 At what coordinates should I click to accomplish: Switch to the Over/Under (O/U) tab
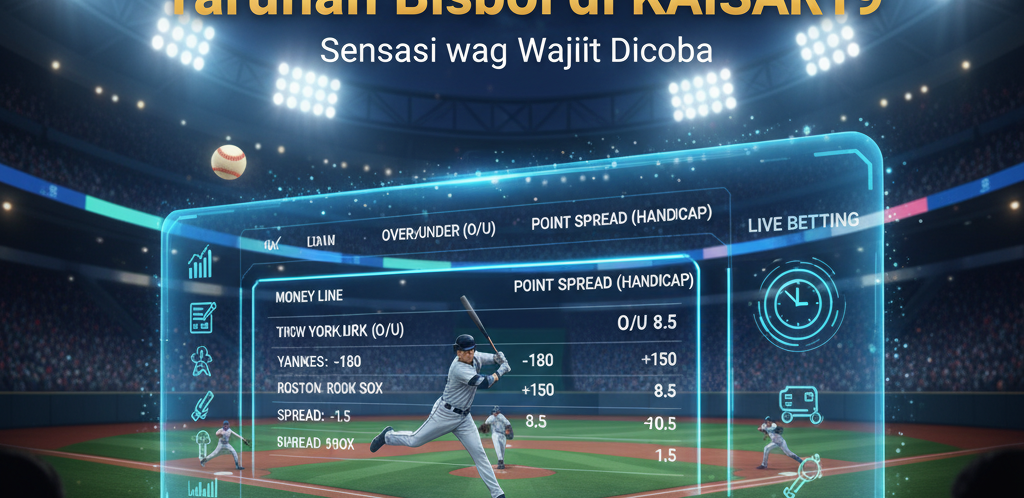click(439, 232)
